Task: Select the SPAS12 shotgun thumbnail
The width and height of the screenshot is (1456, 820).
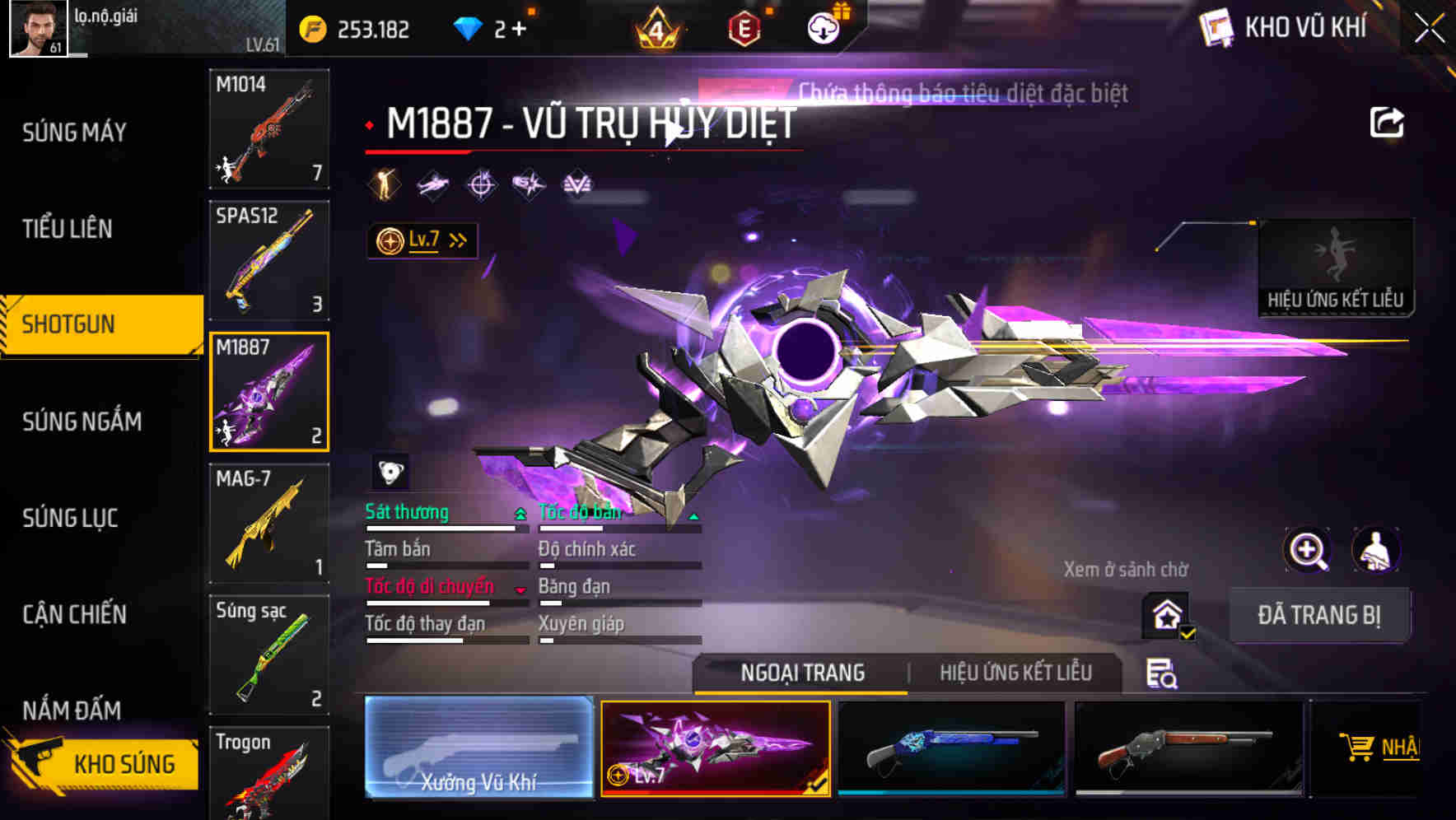Action: click(x=268, y=259)
